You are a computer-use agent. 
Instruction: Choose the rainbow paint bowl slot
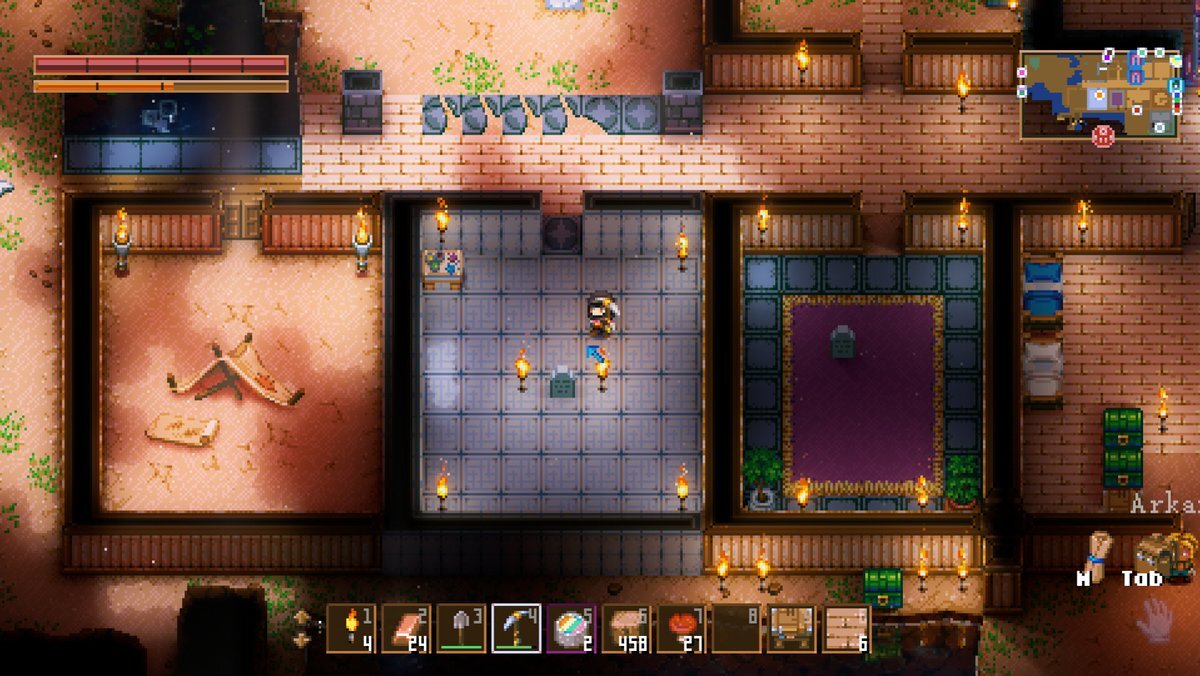[572, 629]
